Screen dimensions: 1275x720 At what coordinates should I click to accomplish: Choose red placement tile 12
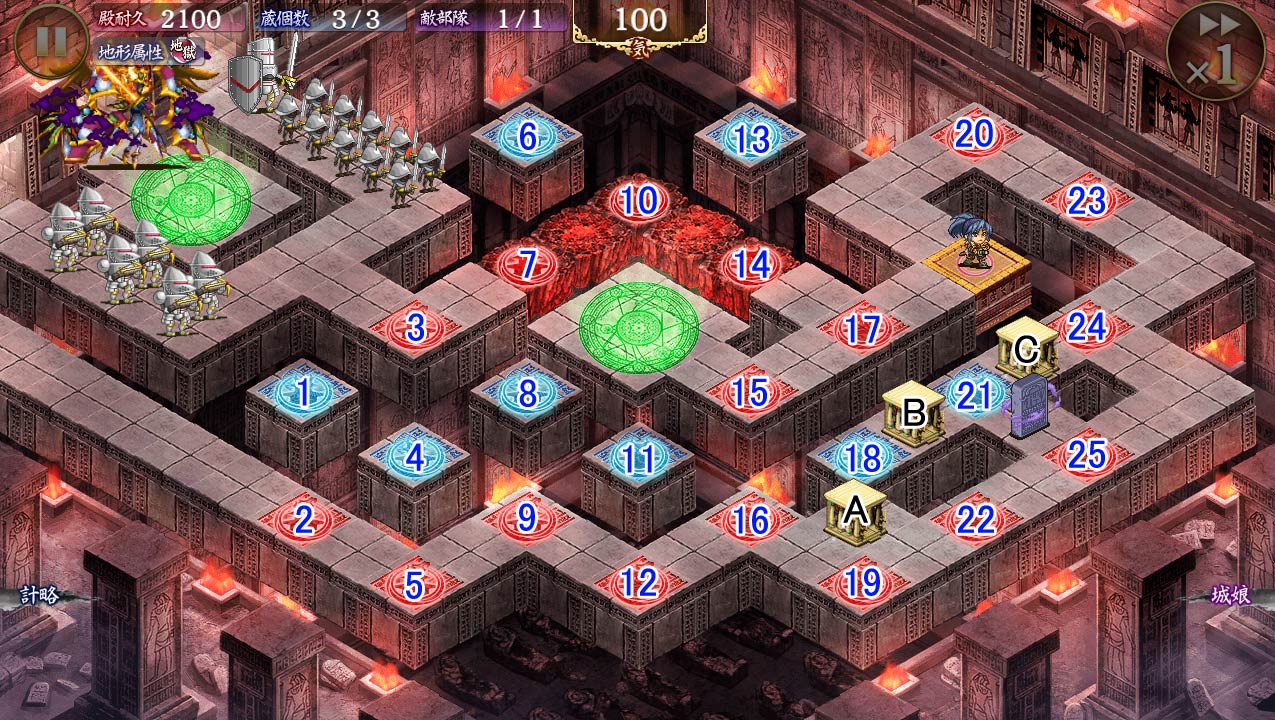(x=638, y=582)
